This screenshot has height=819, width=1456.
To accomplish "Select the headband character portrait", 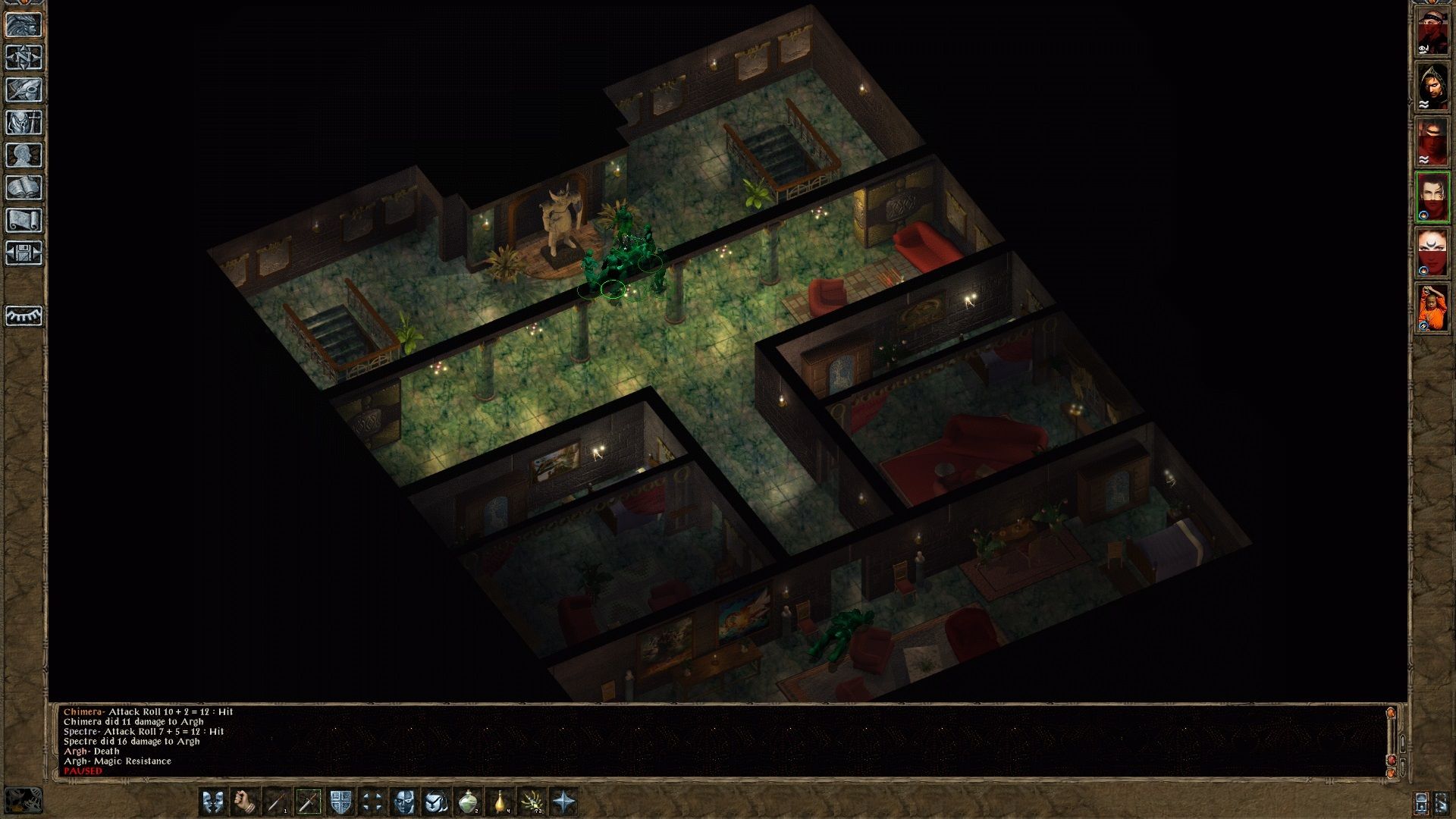I will point(1432,33).
